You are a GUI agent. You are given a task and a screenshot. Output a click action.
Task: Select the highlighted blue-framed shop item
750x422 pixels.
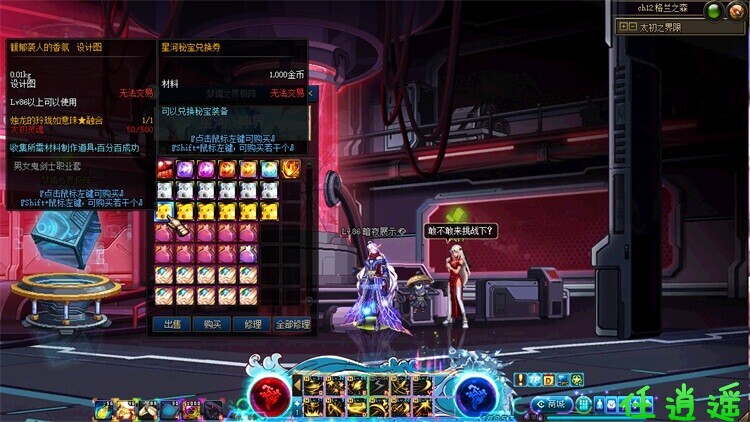point(164,211)
